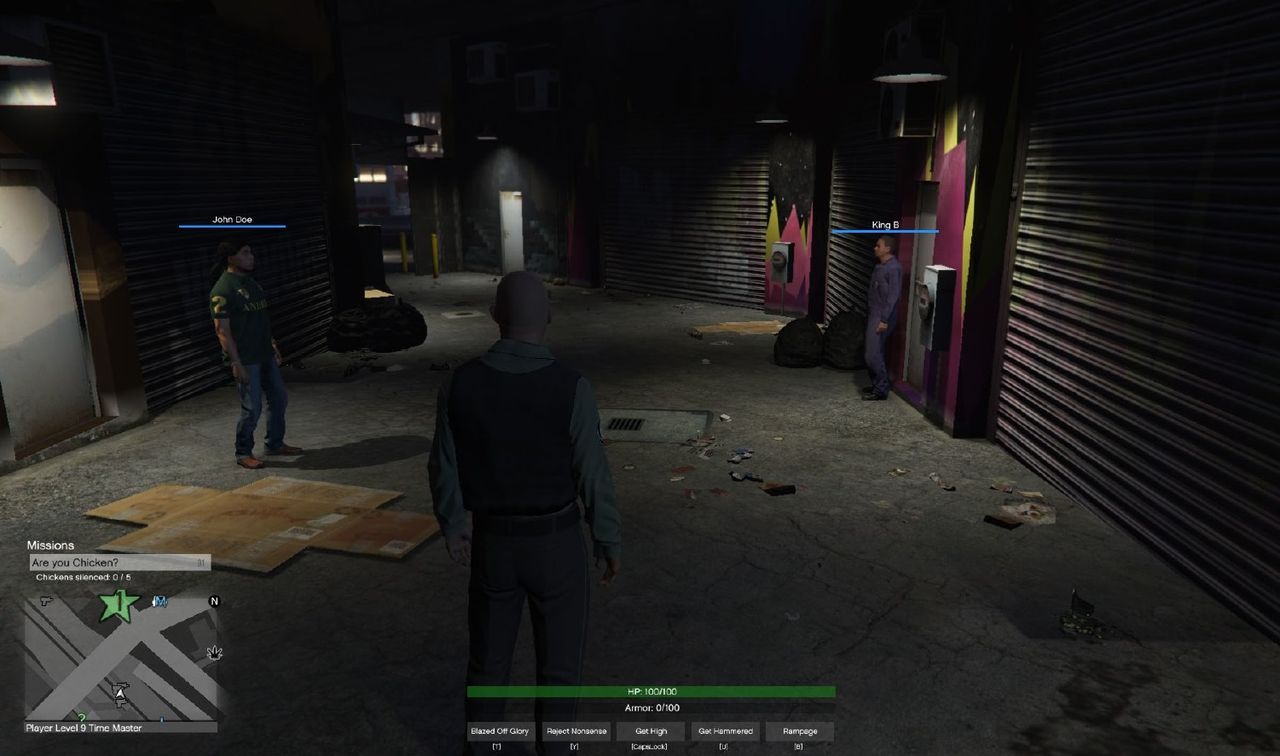The image size is (1280, 756).
Task: Select the blue mask shop icon on minimap
Action: [160, 601]
